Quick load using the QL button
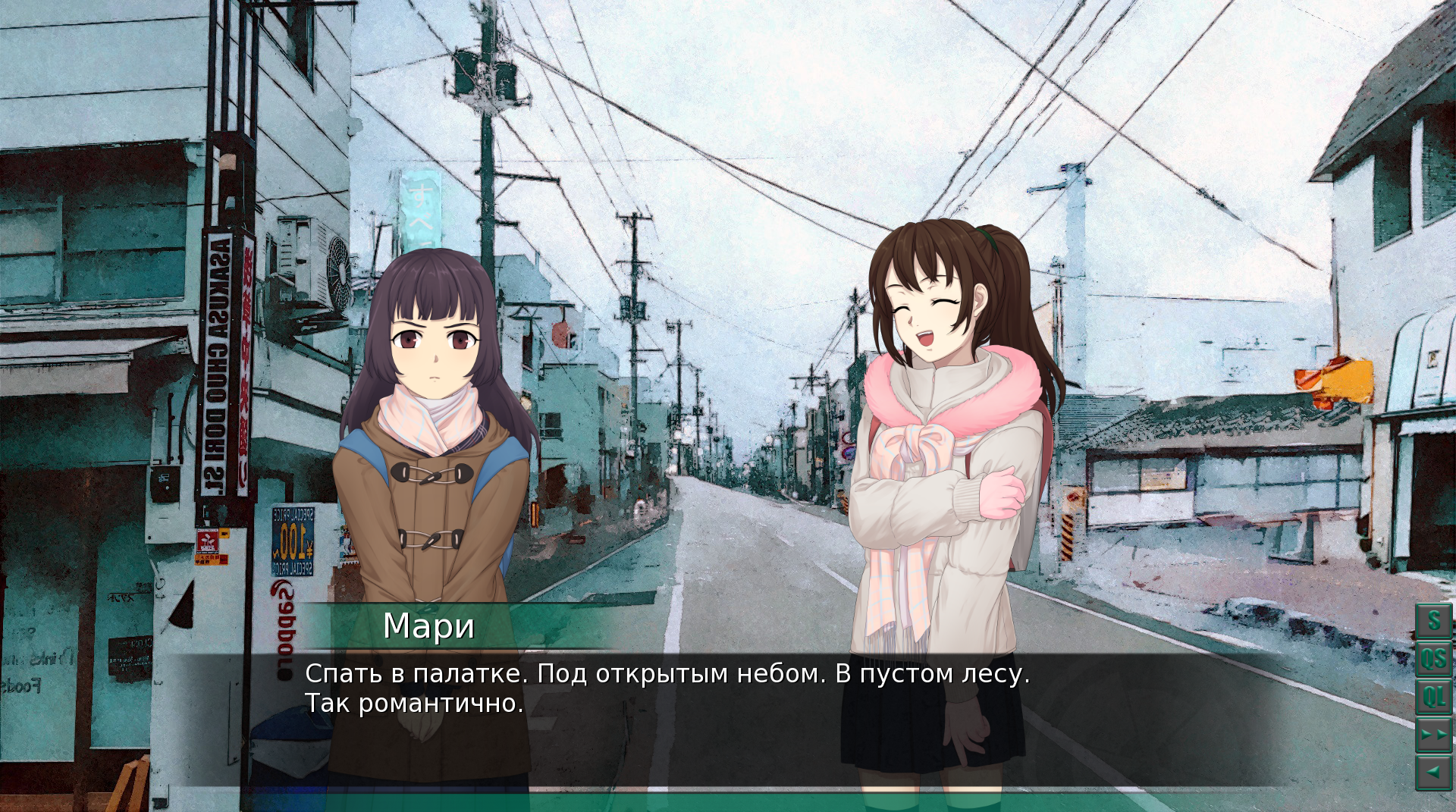 tap(1433, 696)
